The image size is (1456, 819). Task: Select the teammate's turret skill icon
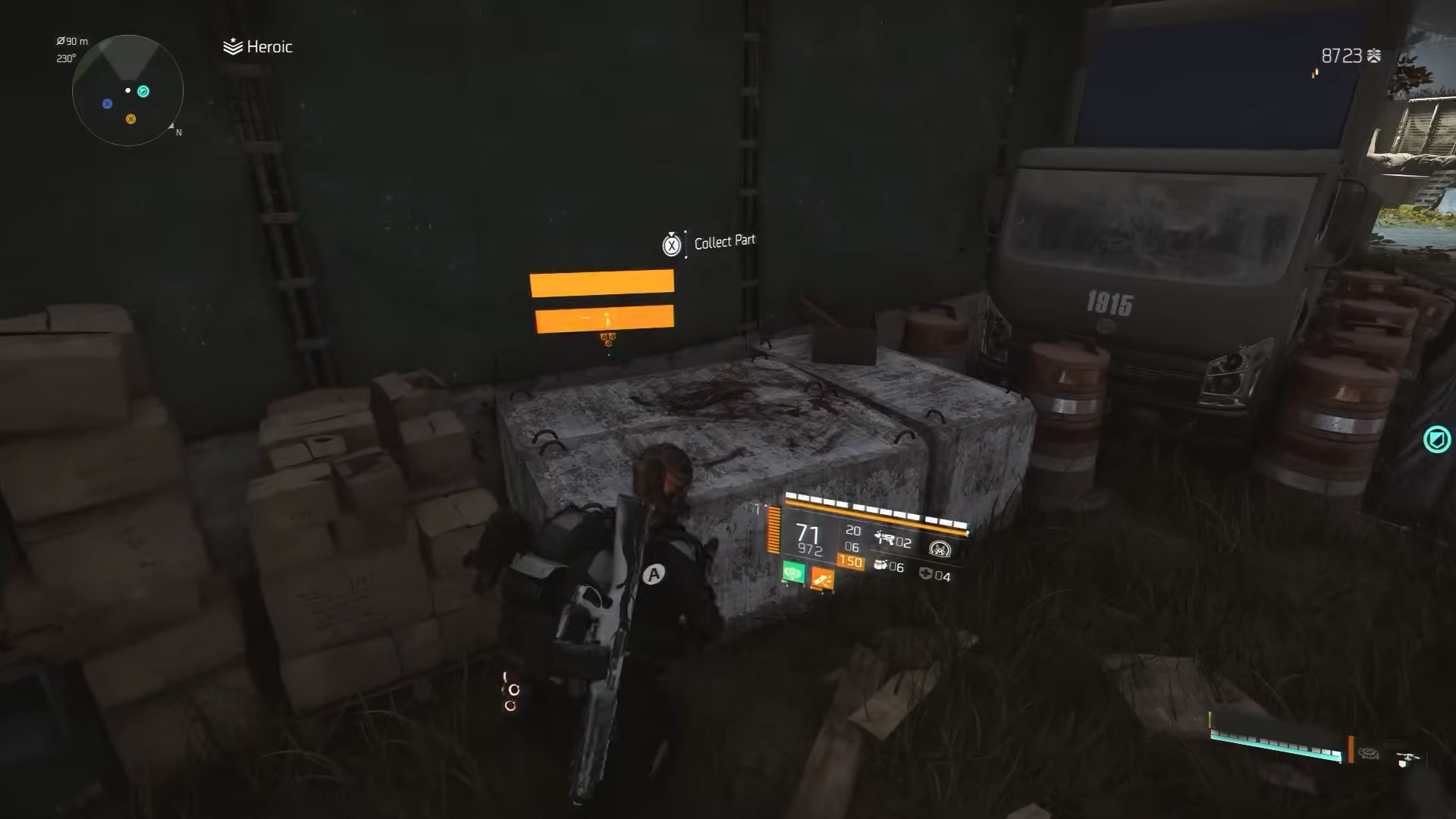point(1369,753)
